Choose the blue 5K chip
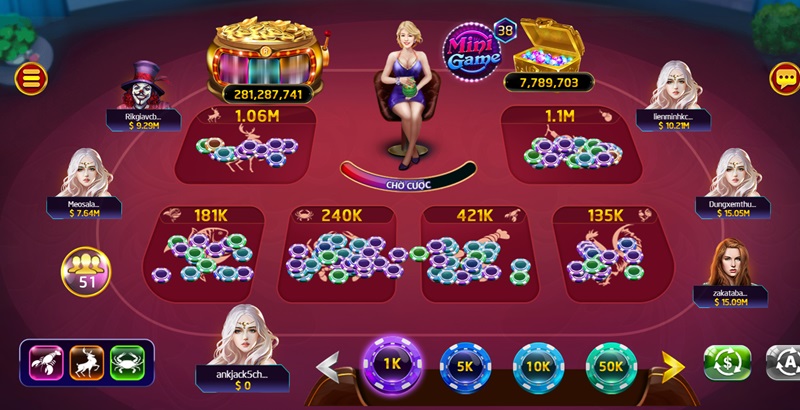Image resolution: width=800 pixels, height=410 pixels. (465, 367)
